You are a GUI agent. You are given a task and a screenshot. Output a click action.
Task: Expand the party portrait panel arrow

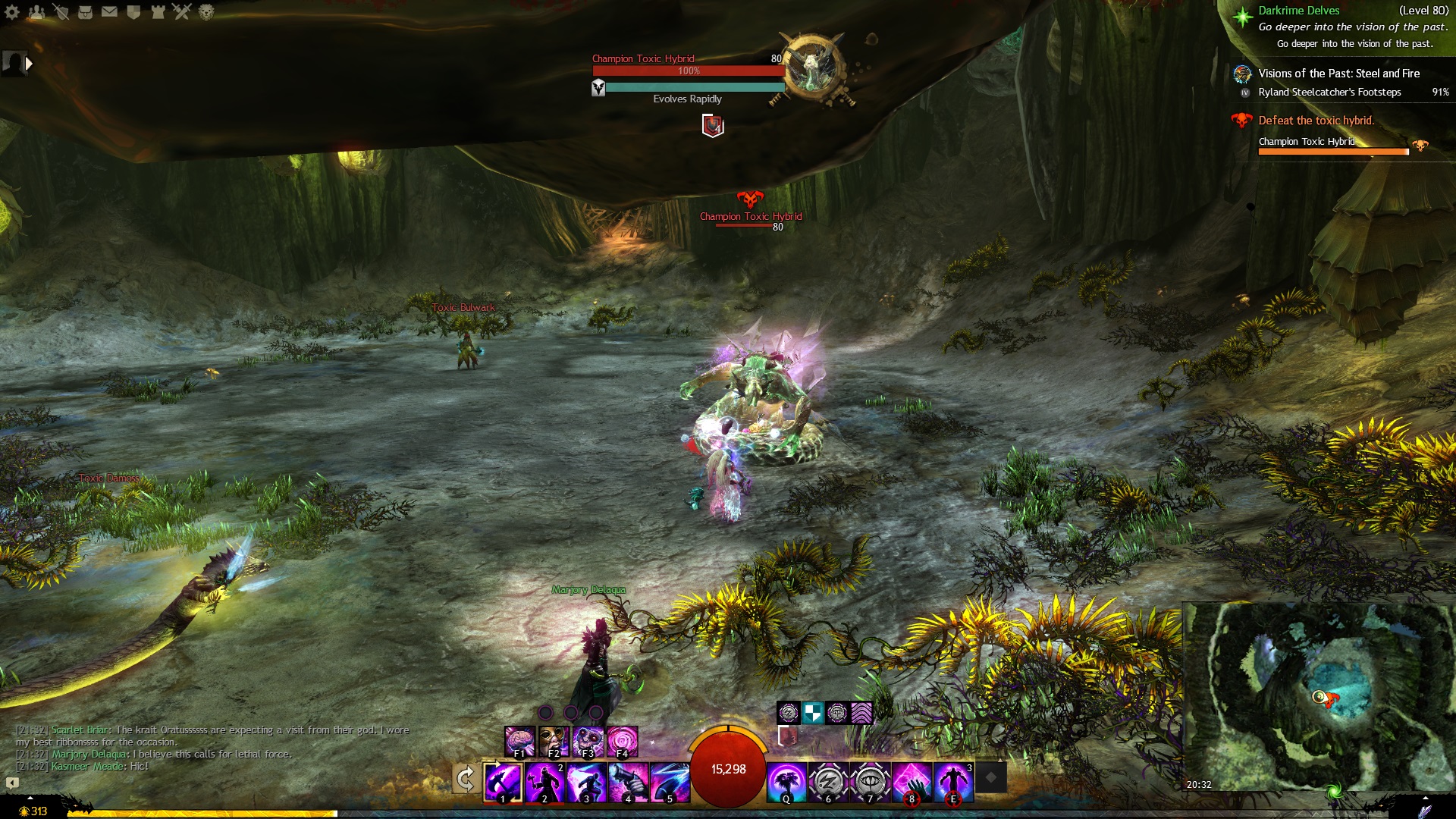pyautogui.click(x=29, y=64)
